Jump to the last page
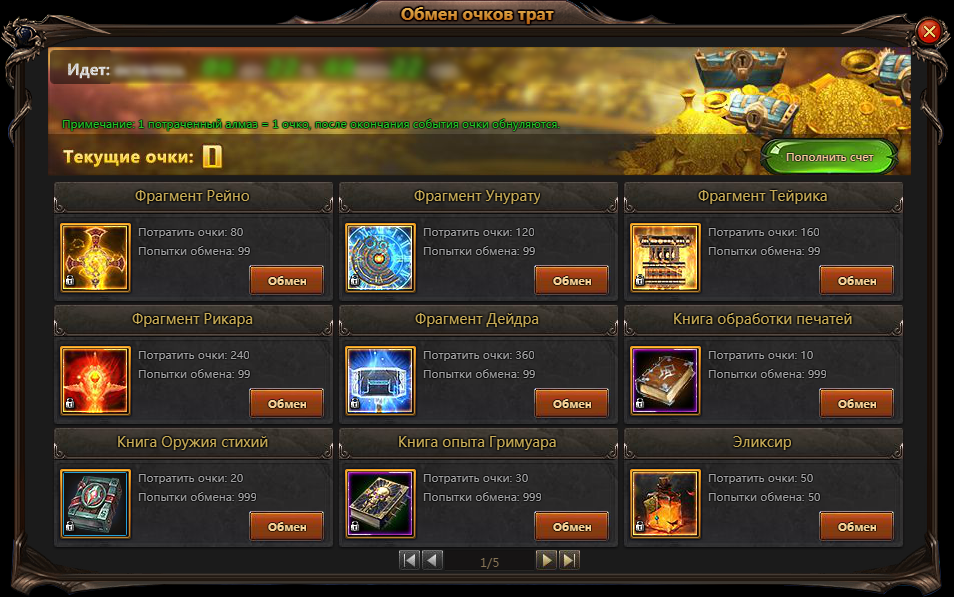The image size is (954, 597). 569,561
